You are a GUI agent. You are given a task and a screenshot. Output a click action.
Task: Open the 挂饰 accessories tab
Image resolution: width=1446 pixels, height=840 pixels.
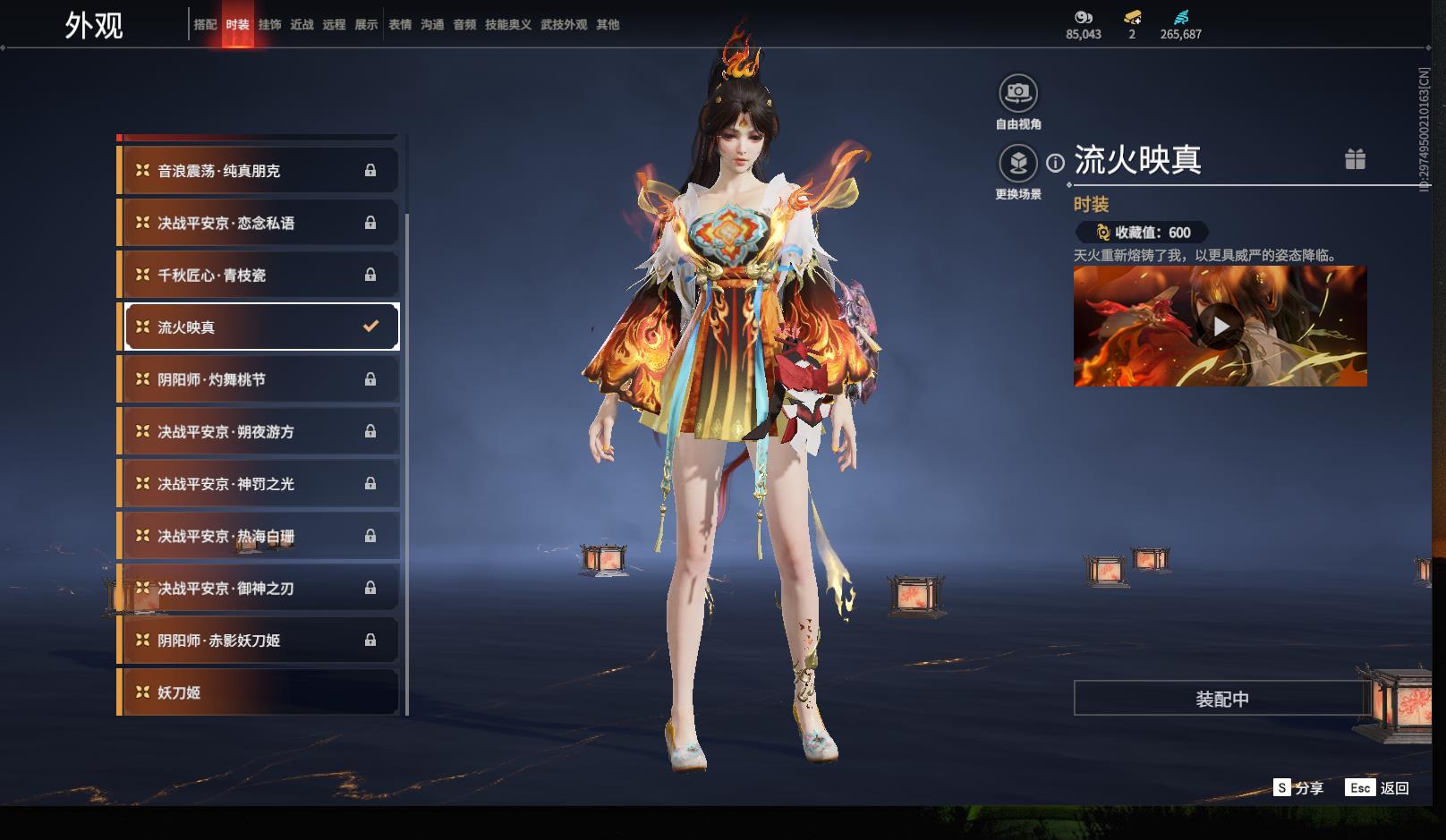269,25
